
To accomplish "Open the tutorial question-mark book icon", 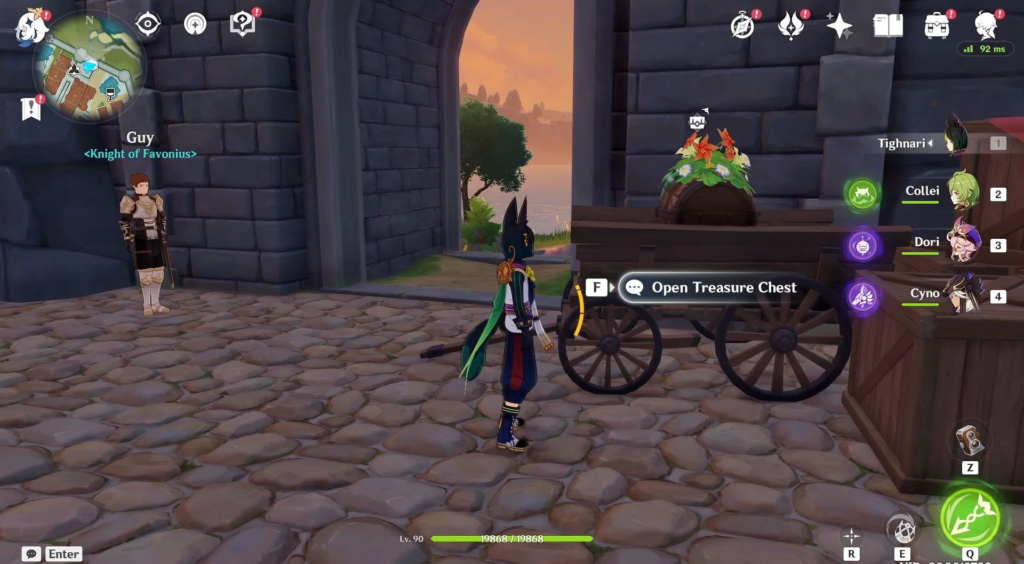I will (243, 23).
